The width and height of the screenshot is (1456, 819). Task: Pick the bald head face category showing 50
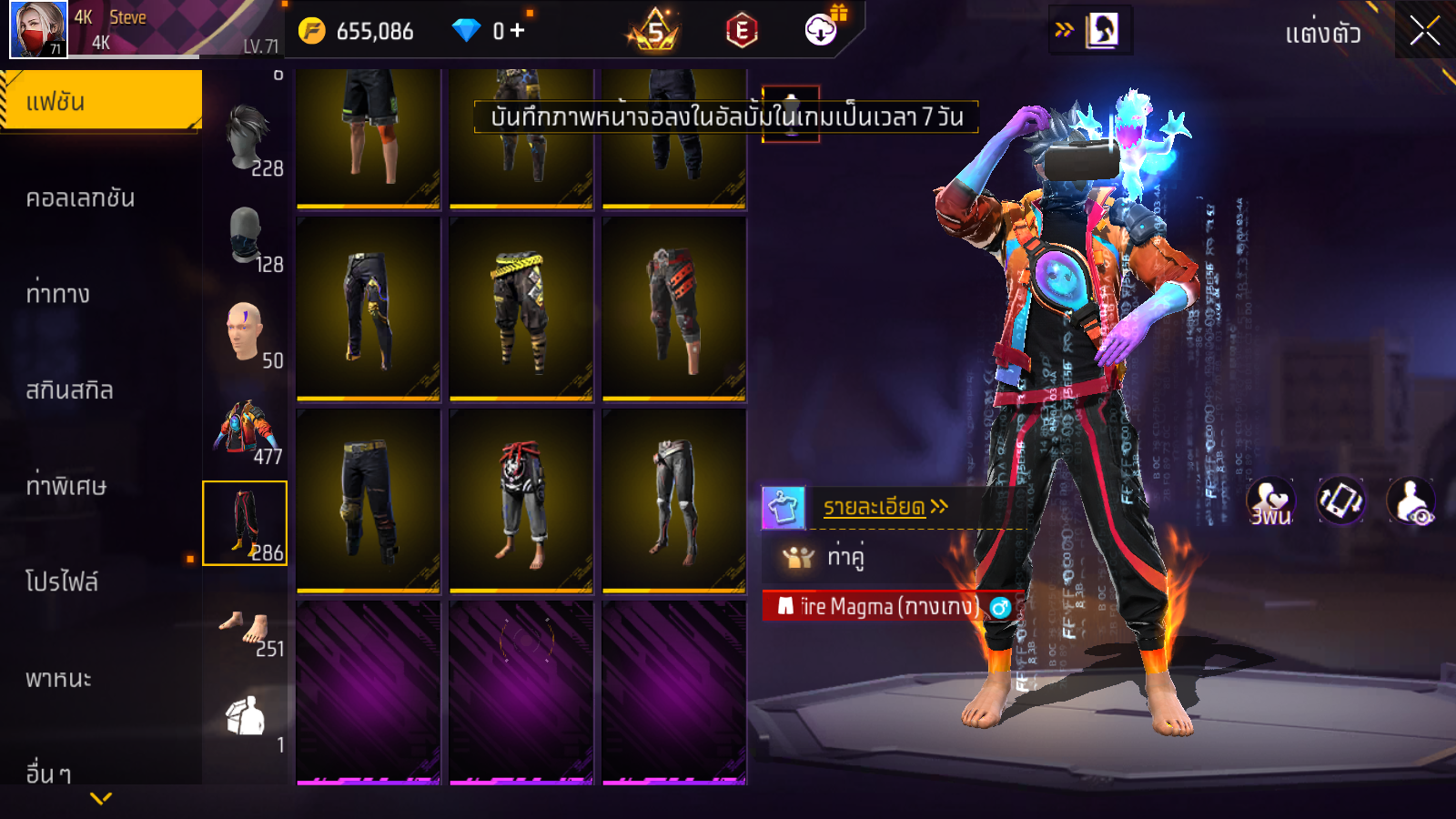pyautogui.click(x=246, y=332)
